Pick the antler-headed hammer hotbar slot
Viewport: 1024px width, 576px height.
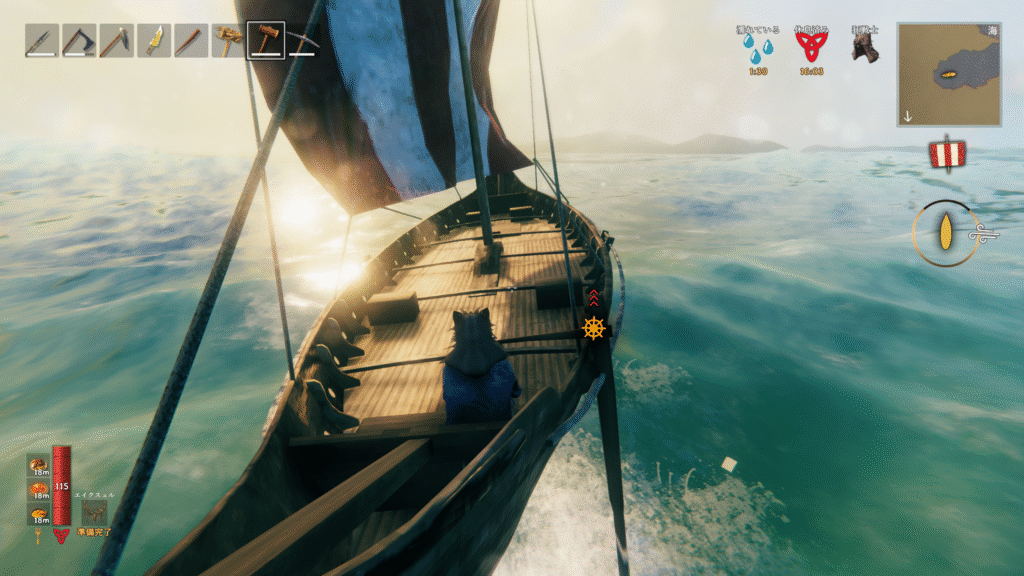click(228, 40)
